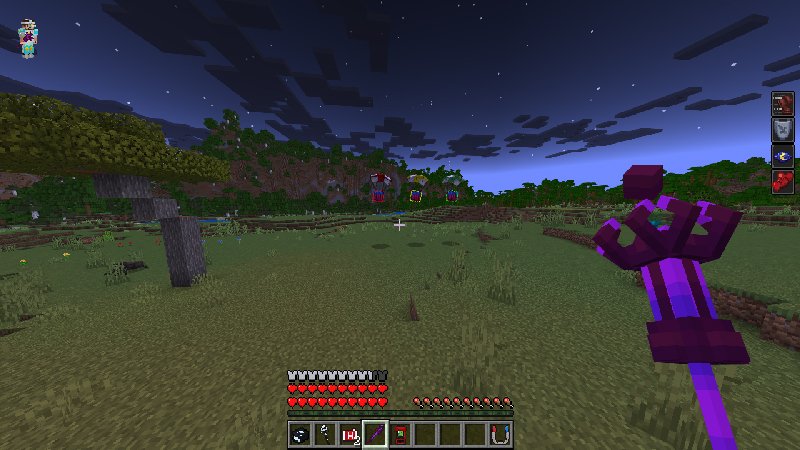Choose the red and white item stack of two

coord(350,434)
